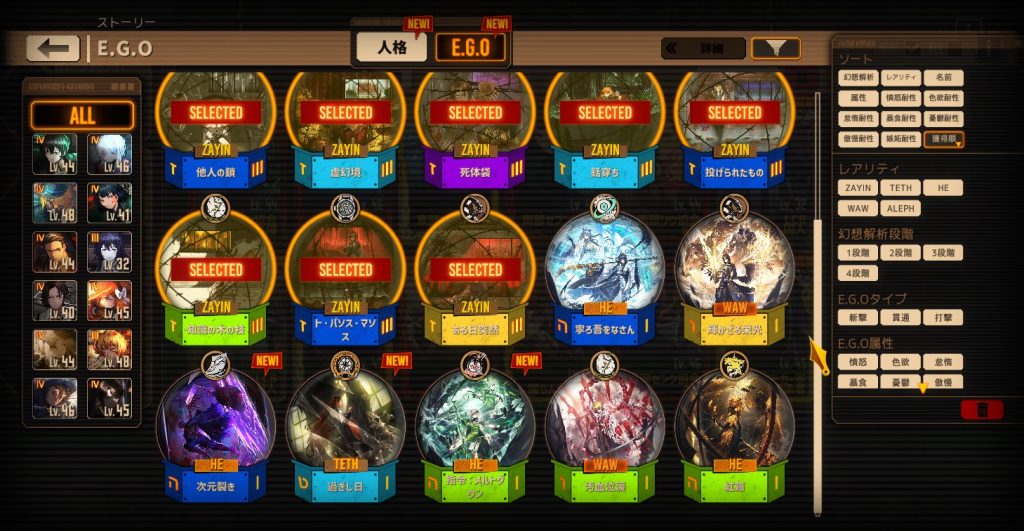The image size is (1024, 531).
Task: Clear filters with the red trash button
Action: click(981, 409)
